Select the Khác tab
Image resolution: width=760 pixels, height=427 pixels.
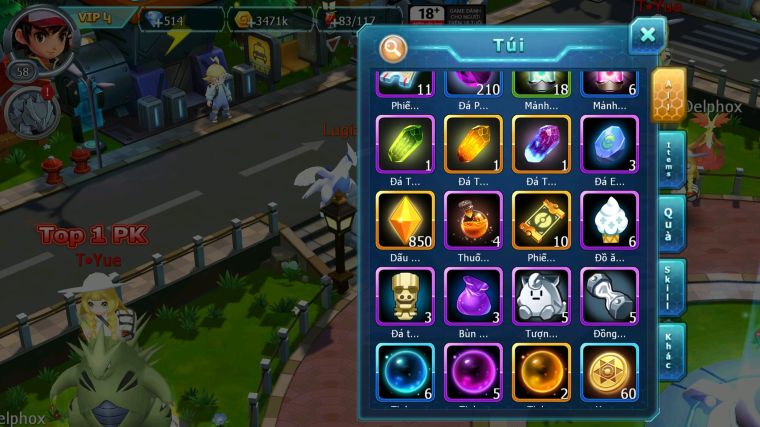click(x=670, y=350)
